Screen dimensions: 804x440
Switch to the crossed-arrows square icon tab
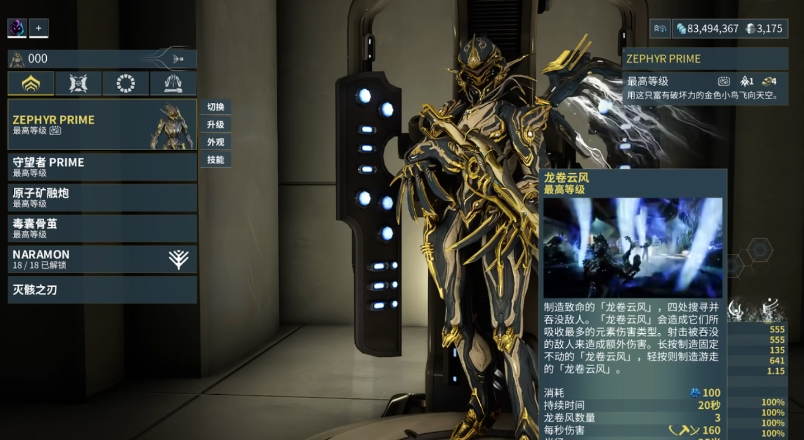coord(78,84)
